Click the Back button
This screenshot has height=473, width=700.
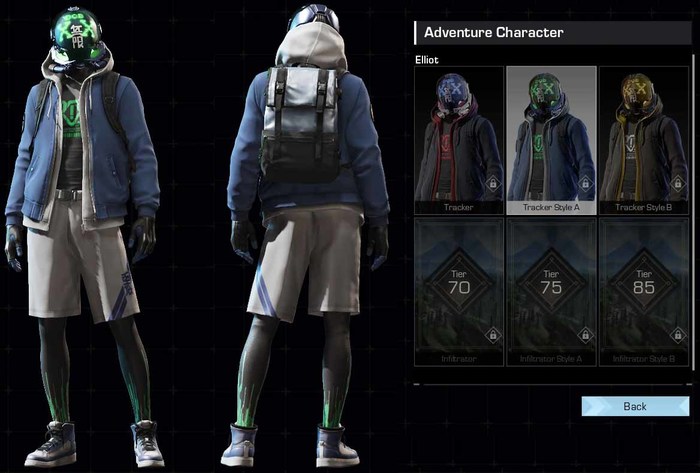(x=635, y=406)
